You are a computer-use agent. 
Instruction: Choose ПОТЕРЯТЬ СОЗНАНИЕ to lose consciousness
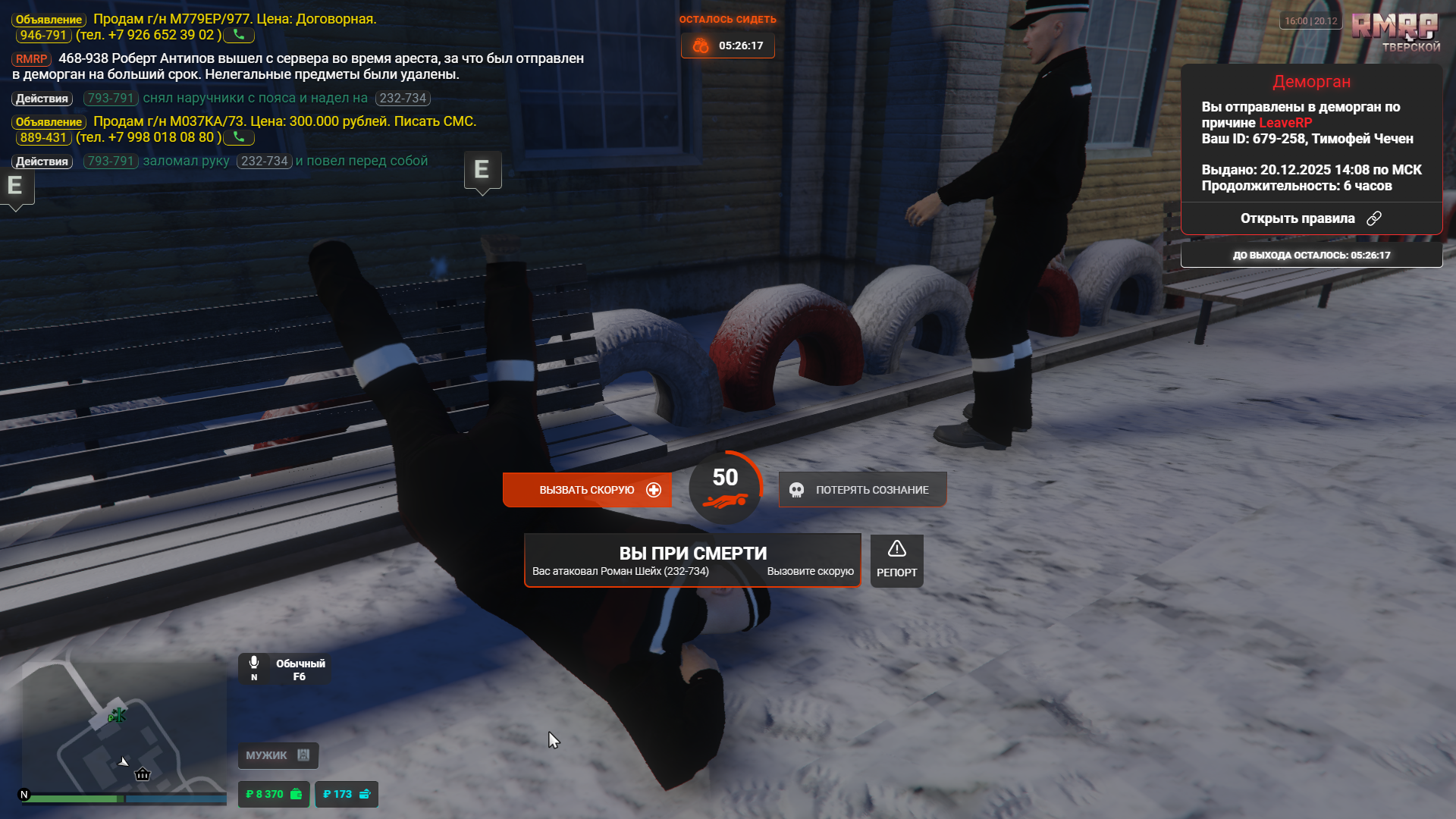pyautogui.click(x=862, y=490)
